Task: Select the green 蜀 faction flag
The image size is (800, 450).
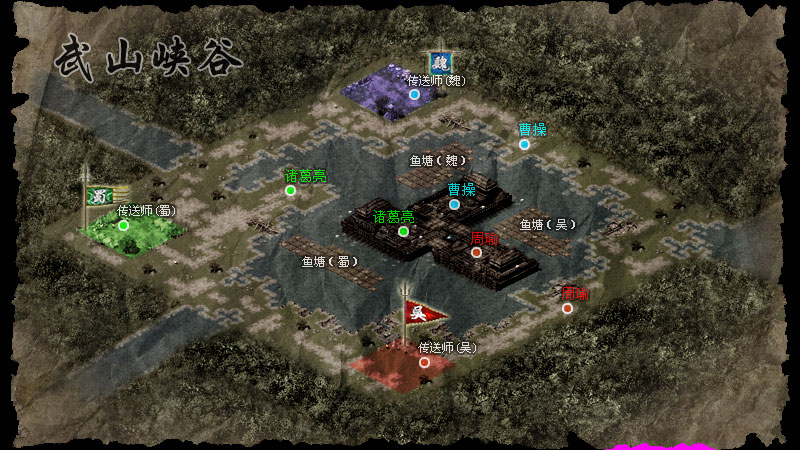Action: point(98,196)
